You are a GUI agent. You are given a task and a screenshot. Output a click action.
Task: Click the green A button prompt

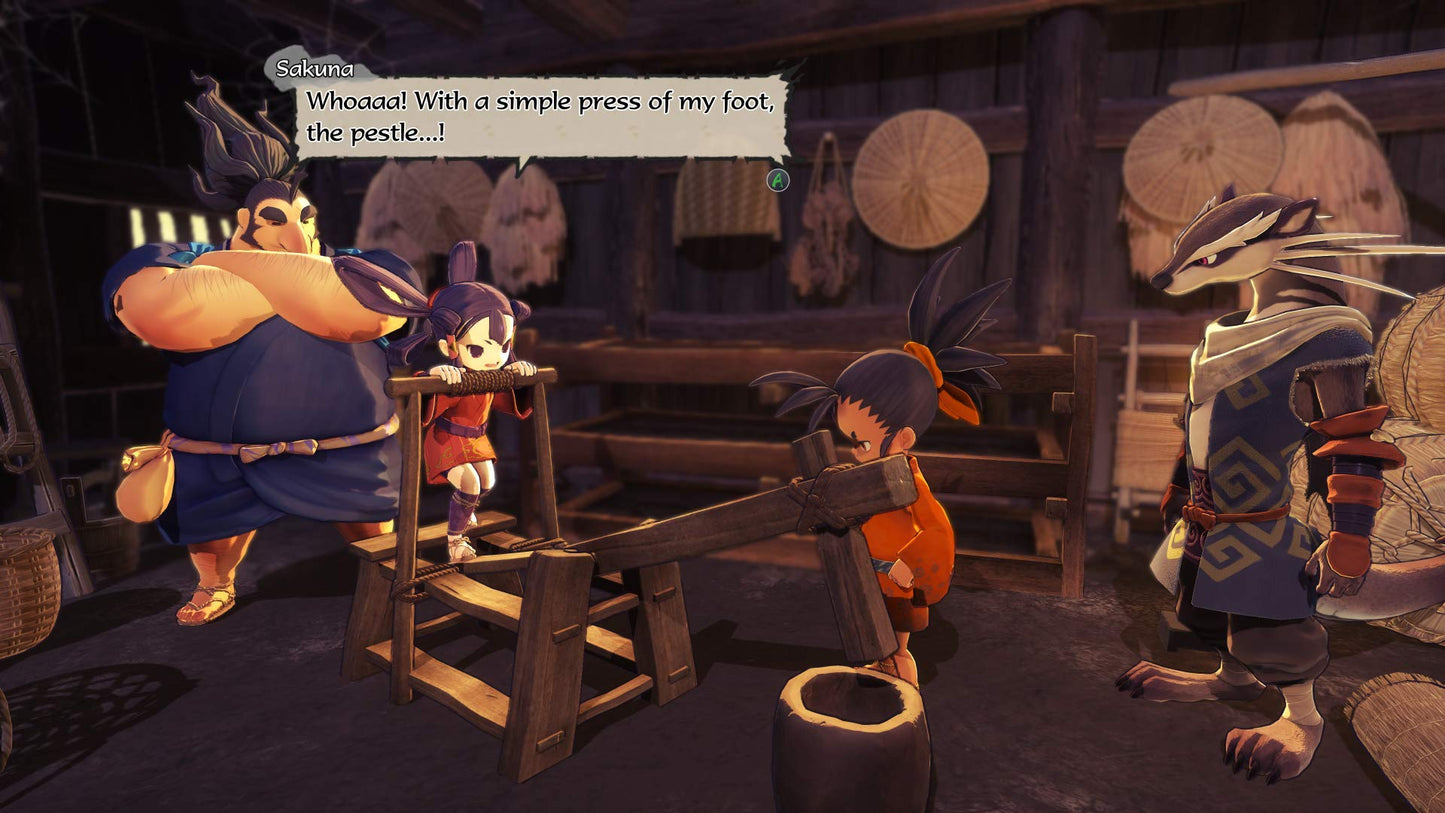776,182
